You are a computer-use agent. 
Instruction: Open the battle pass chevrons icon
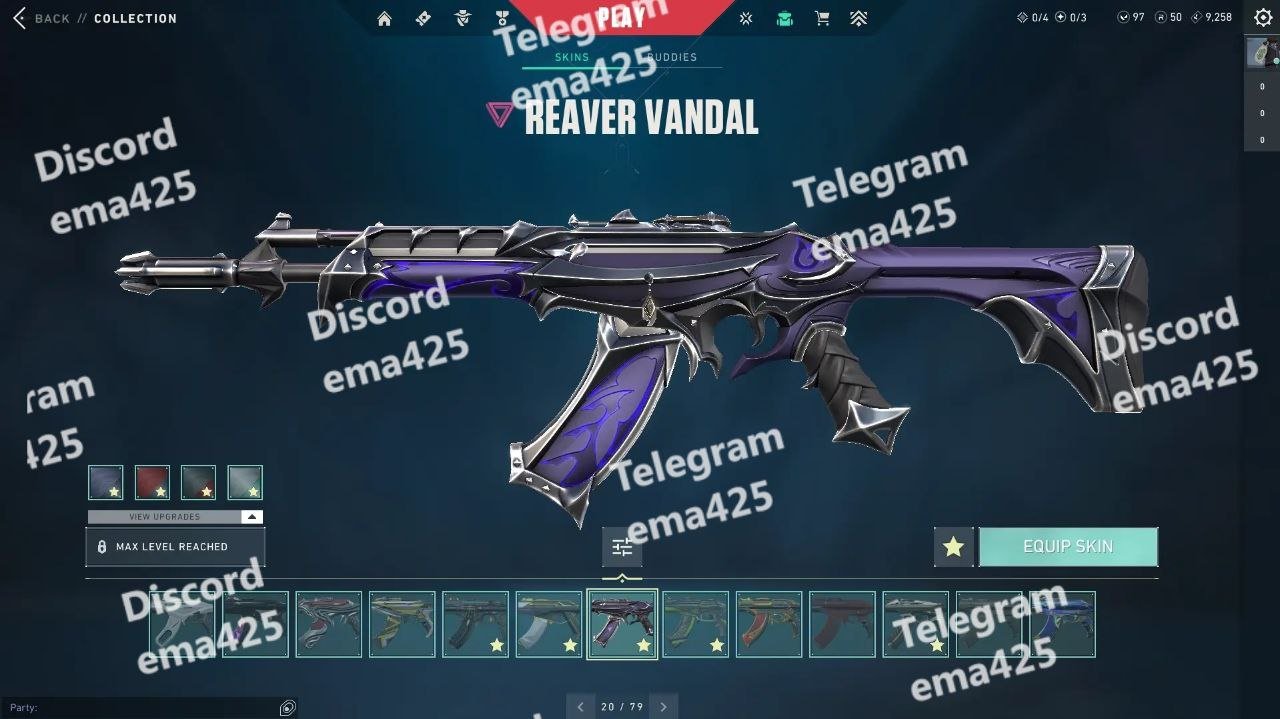(859, 18)
